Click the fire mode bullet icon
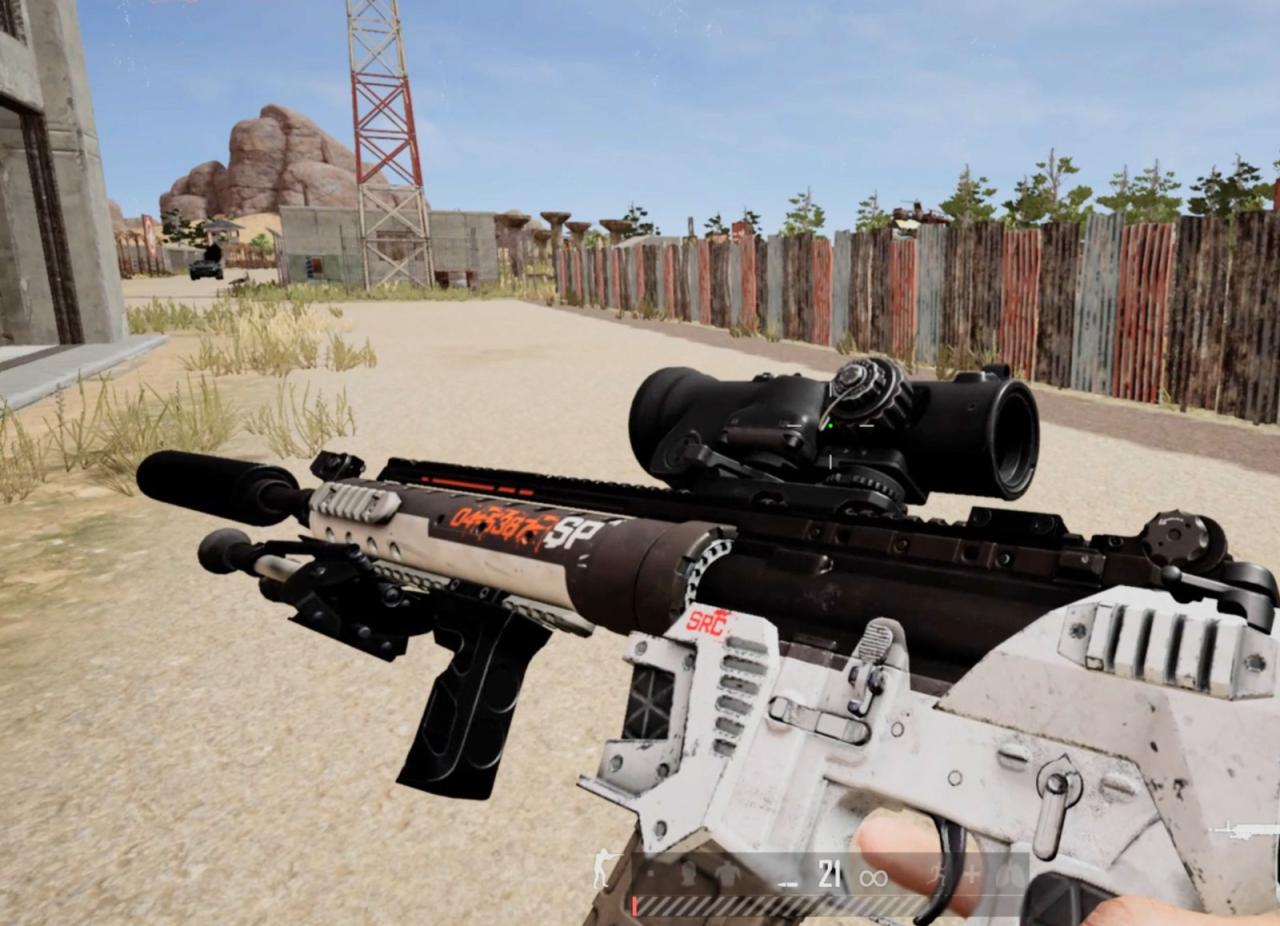The image size is (1280, 926). point(789,881)
